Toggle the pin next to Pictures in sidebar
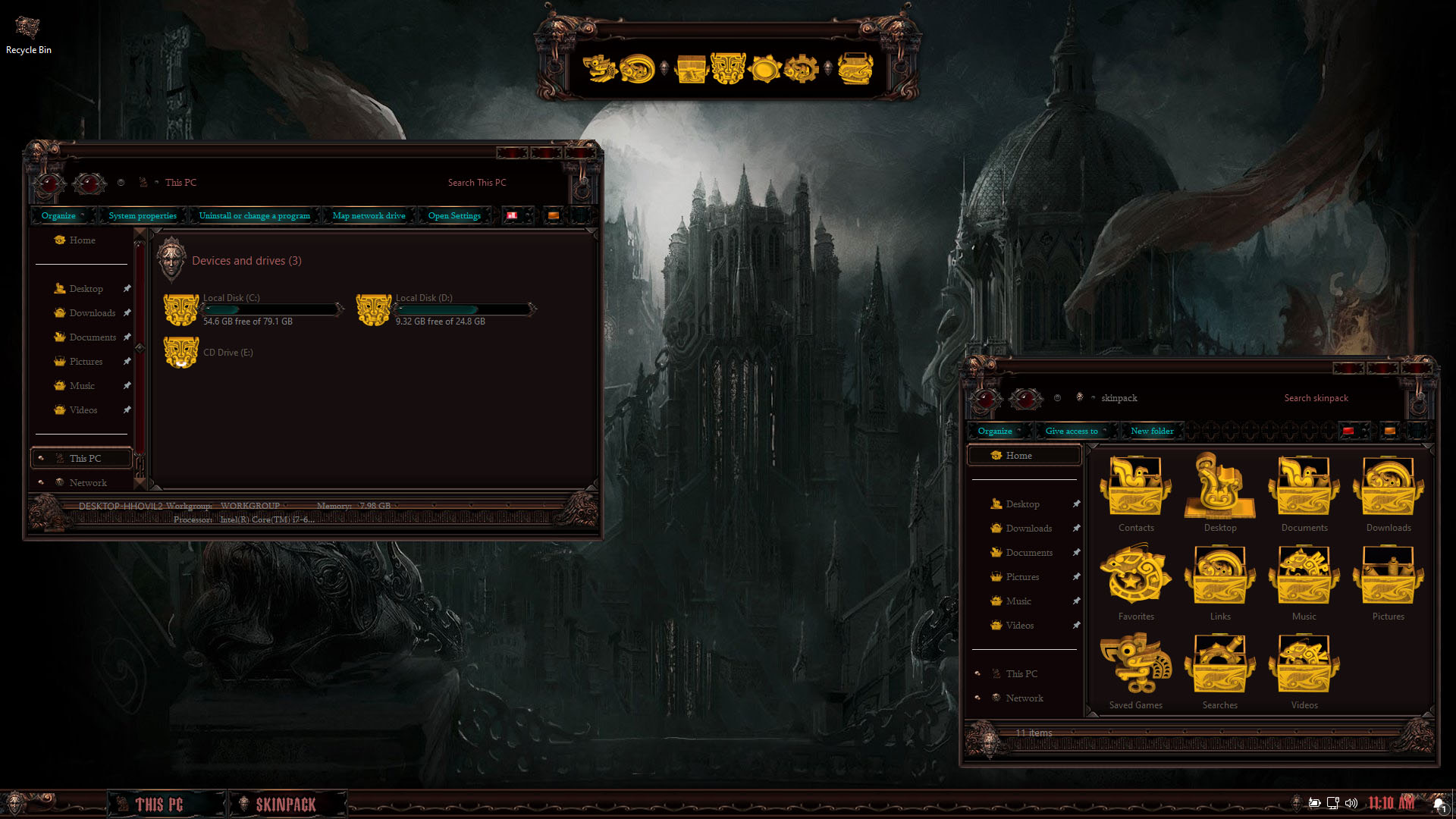This screenshot has width=1456, height=819. coord(127,361)
